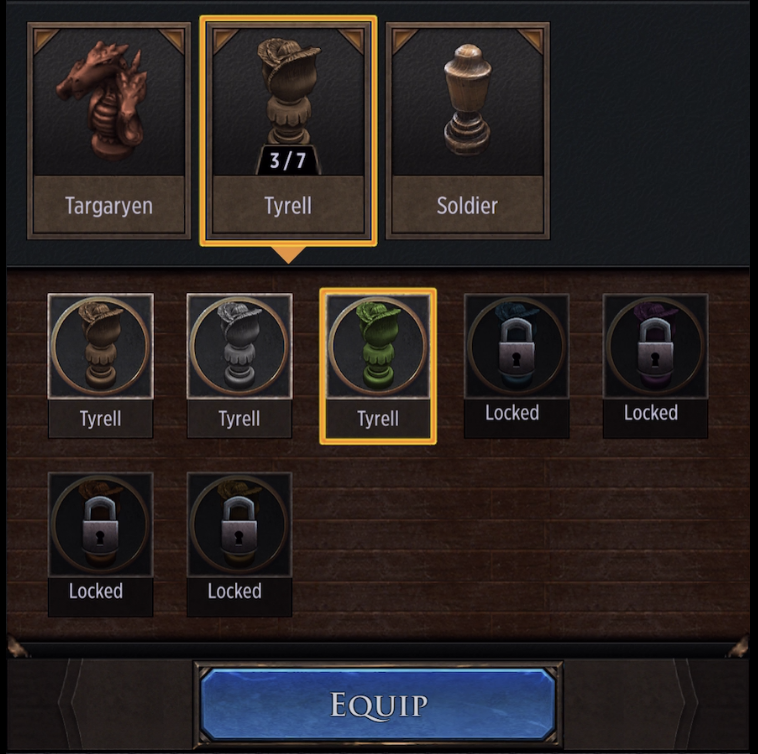The image size is (758, 754).
Task: Equip the selected piece
Action: (378, 704)
